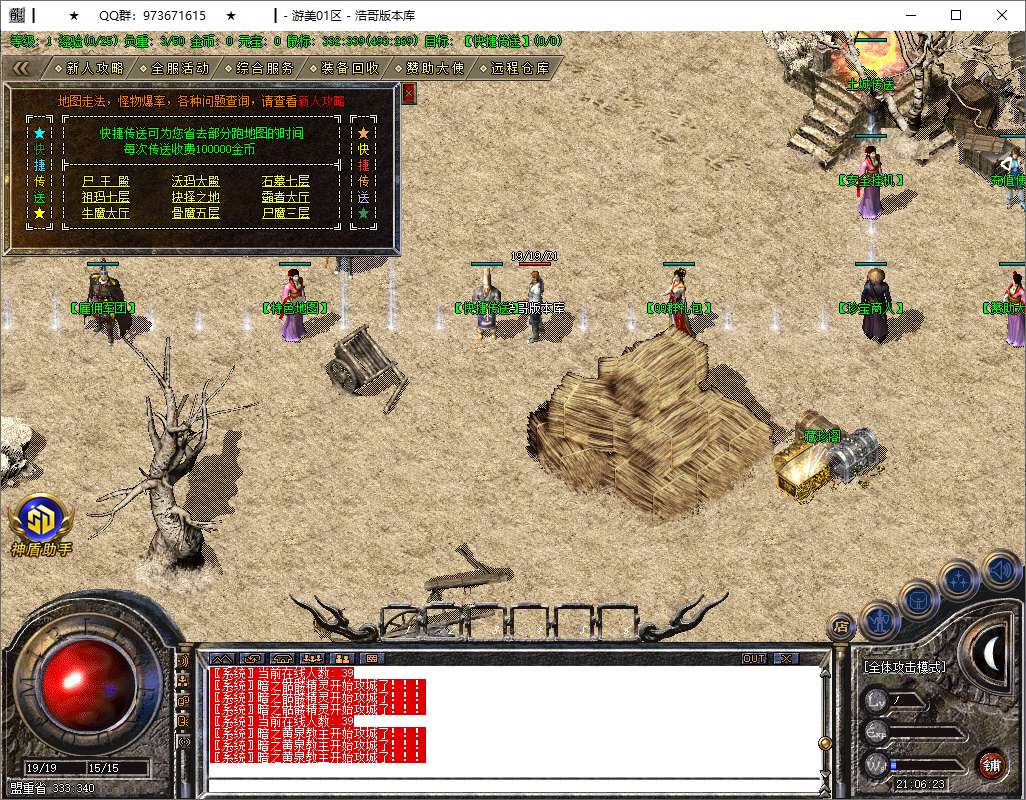Maximize the game window
Screen dimensions: 1026x800
pos(956,15)
